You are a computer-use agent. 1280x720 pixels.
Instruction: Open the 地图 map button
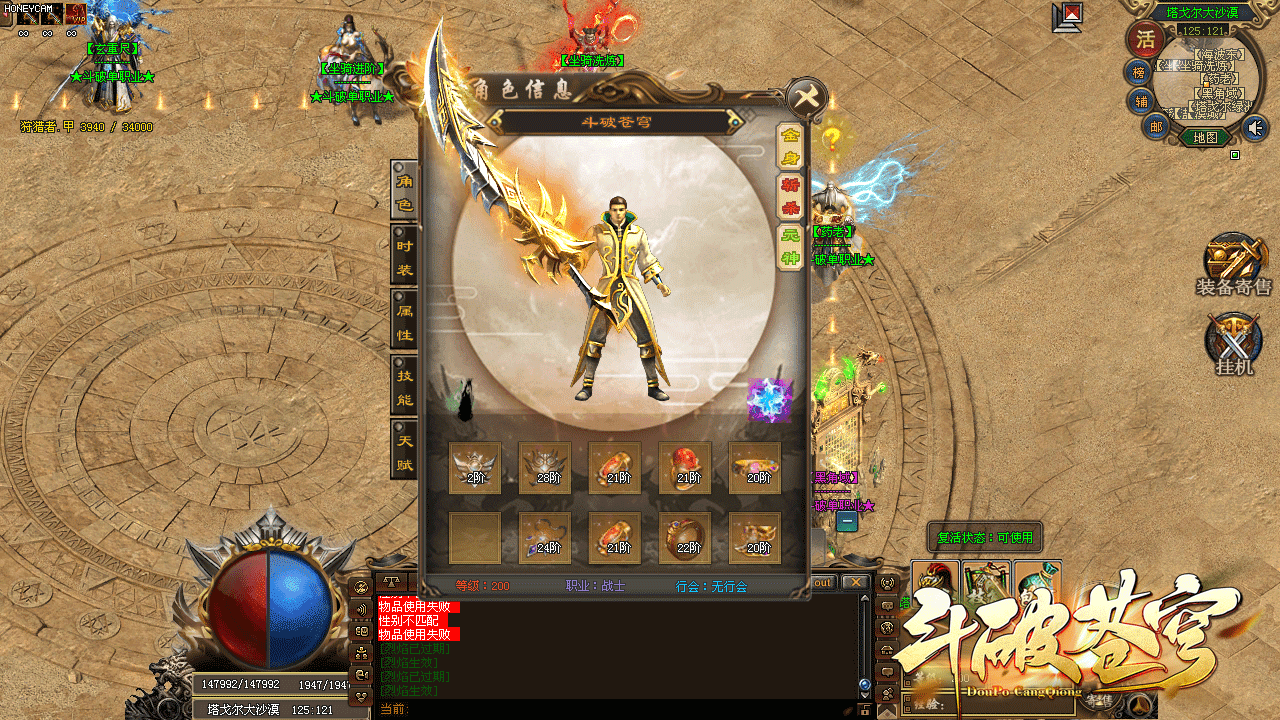pos(1205,138)
